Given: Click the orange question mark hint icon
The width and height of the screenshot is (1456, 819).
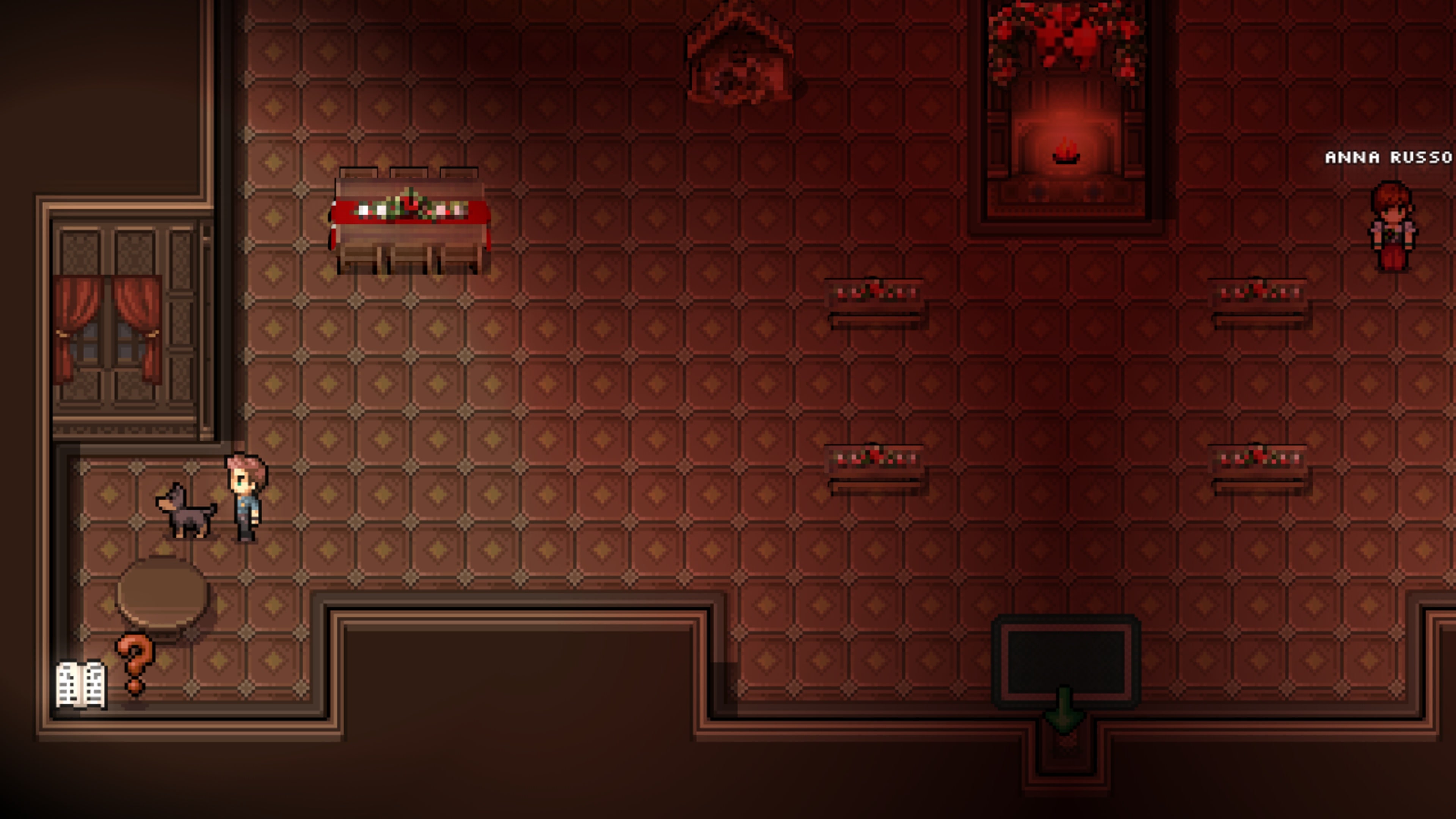Looking at the screenshot, I should click(x=135, y=663).
